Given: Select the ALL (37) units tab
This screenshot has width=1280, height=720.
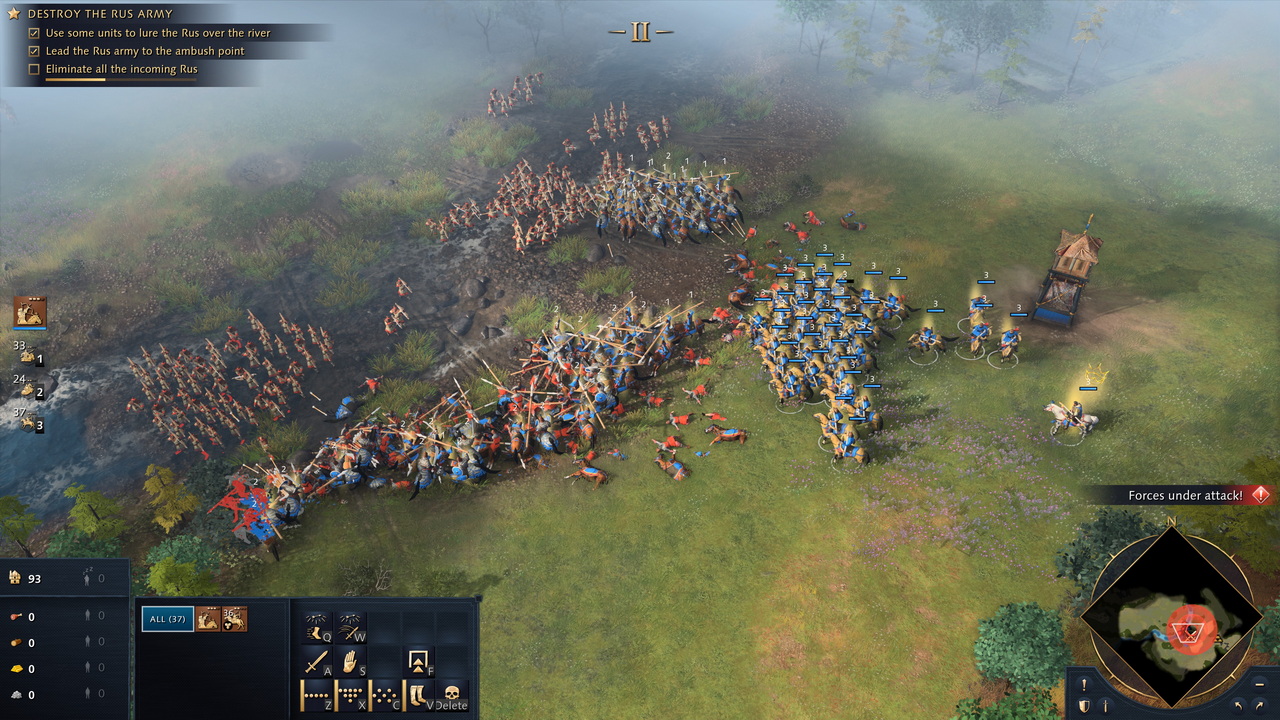Looking at the screenshot, I should click(167, 619).
